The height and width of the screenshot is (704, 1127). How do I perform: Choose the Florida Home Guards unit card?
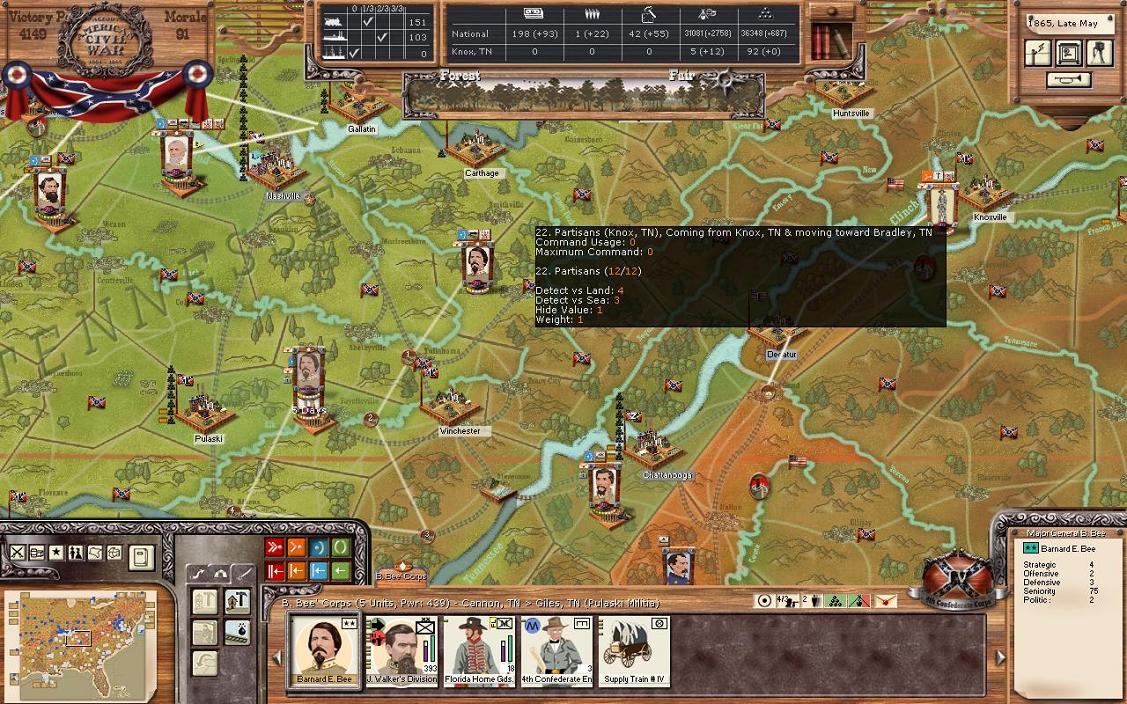coord(479,651)
